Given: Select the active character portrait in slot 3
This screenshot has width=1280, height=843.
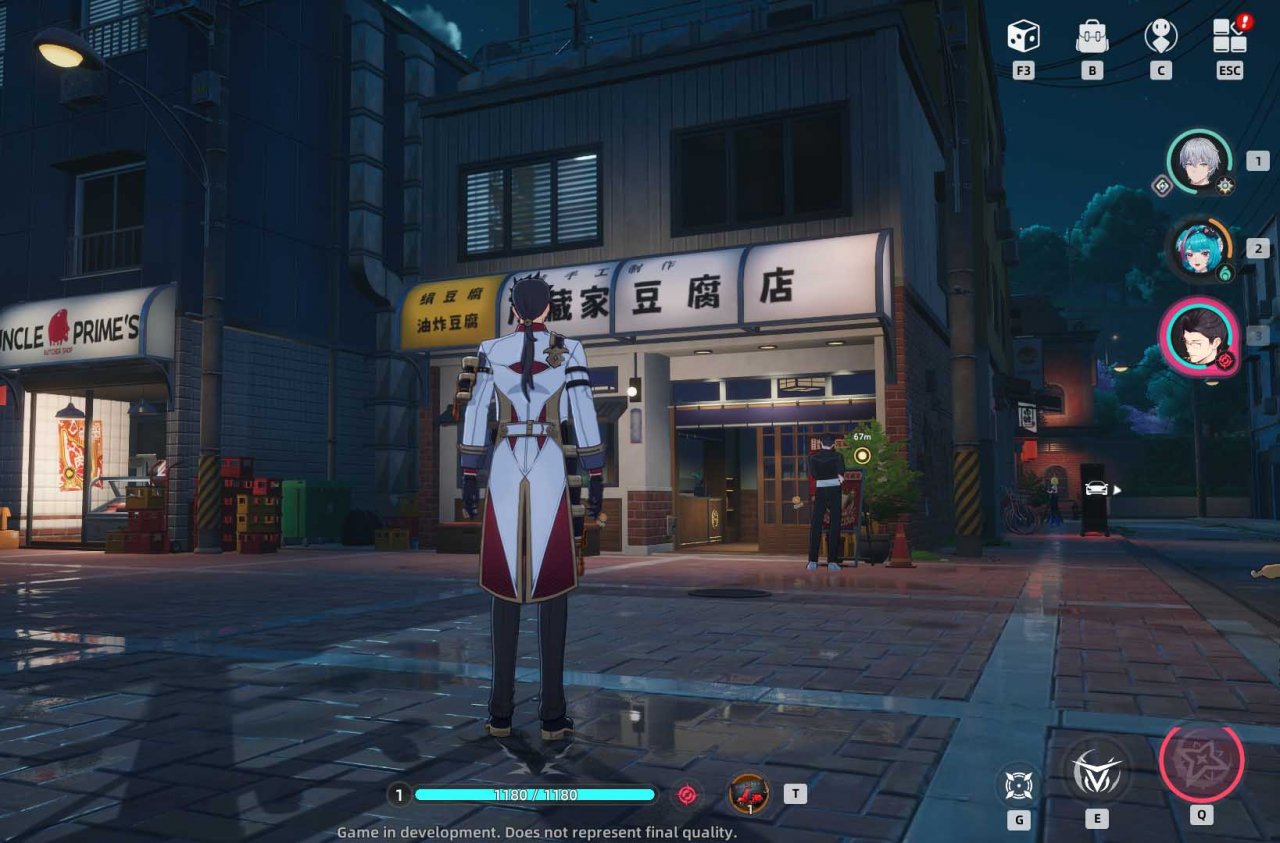Looking at the screenshot, I should click(x=1200, y=340).
